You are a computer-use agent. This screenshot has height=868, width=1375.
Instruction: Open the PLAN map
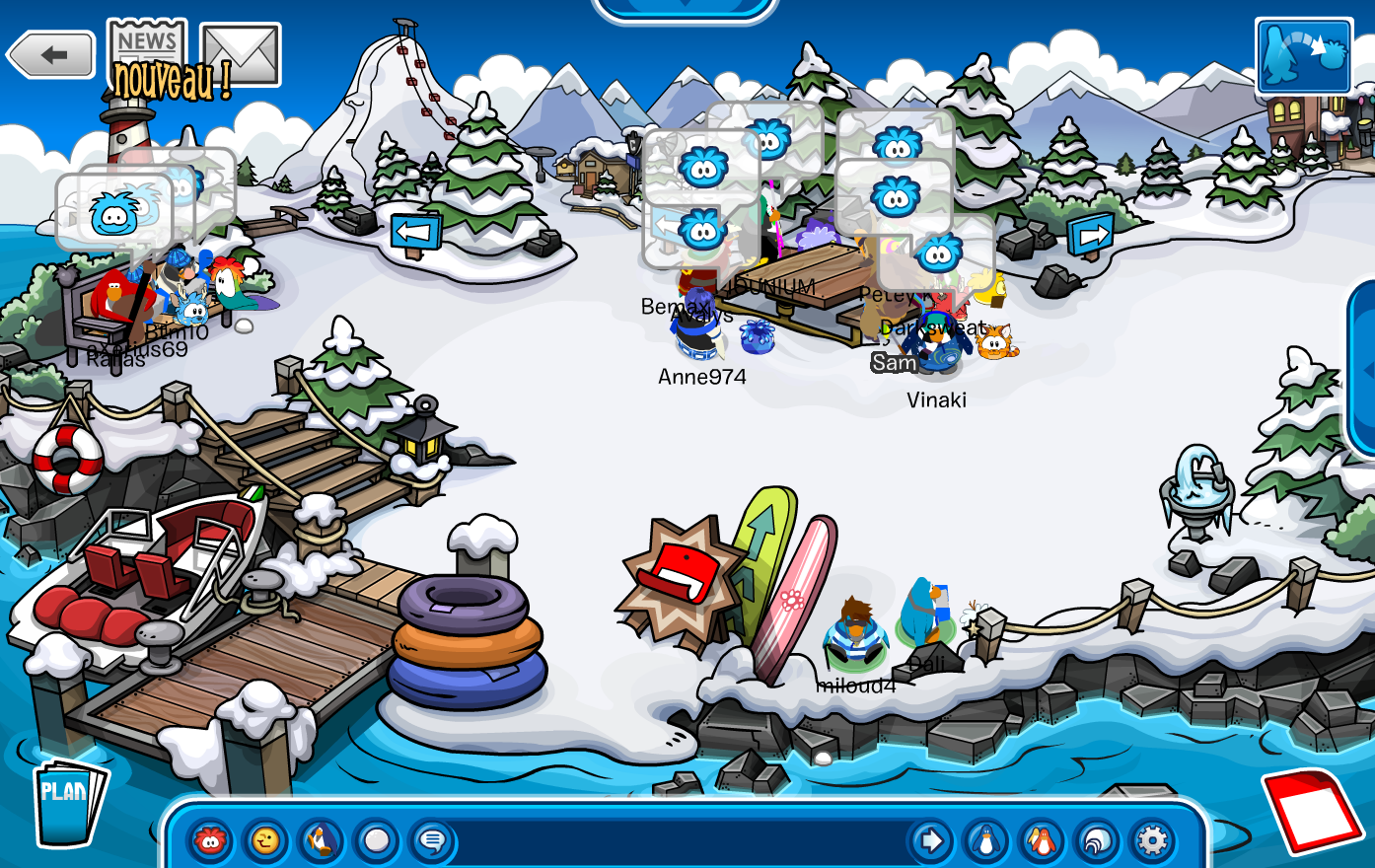click(x=67, y=803)
